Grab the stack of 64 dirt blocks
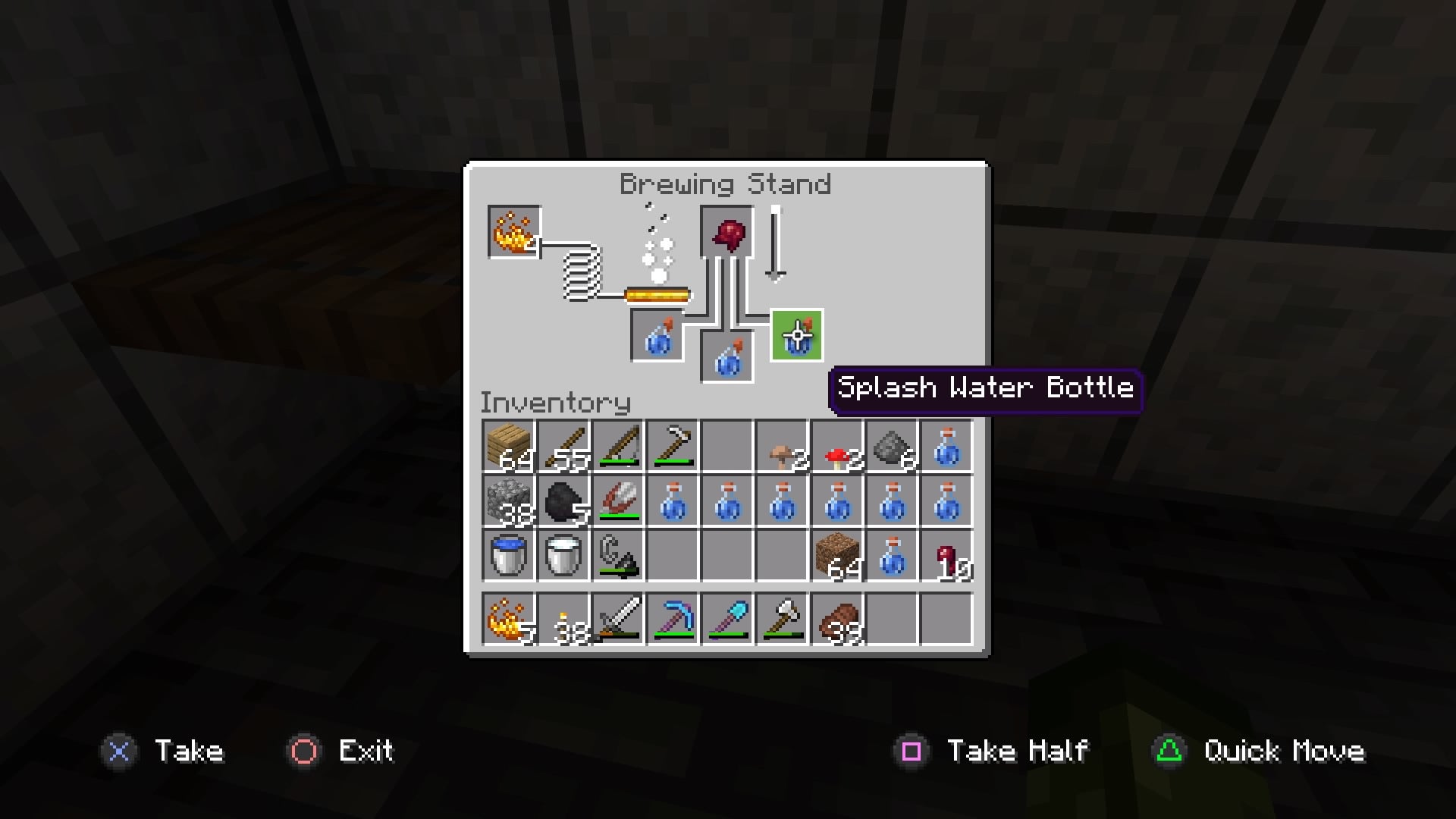Screen dimensions: 1456x819 pos(837,556)
